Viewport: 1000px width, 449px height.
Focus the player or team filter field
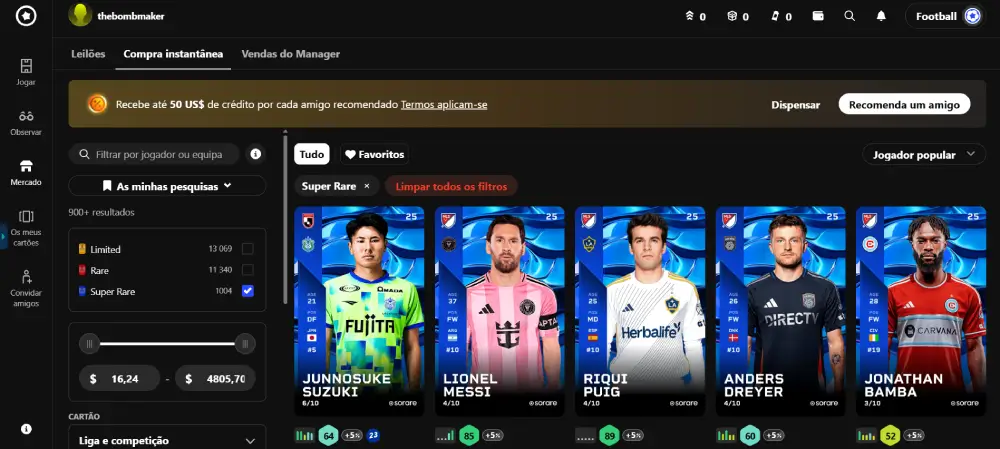tap(160, 154)
